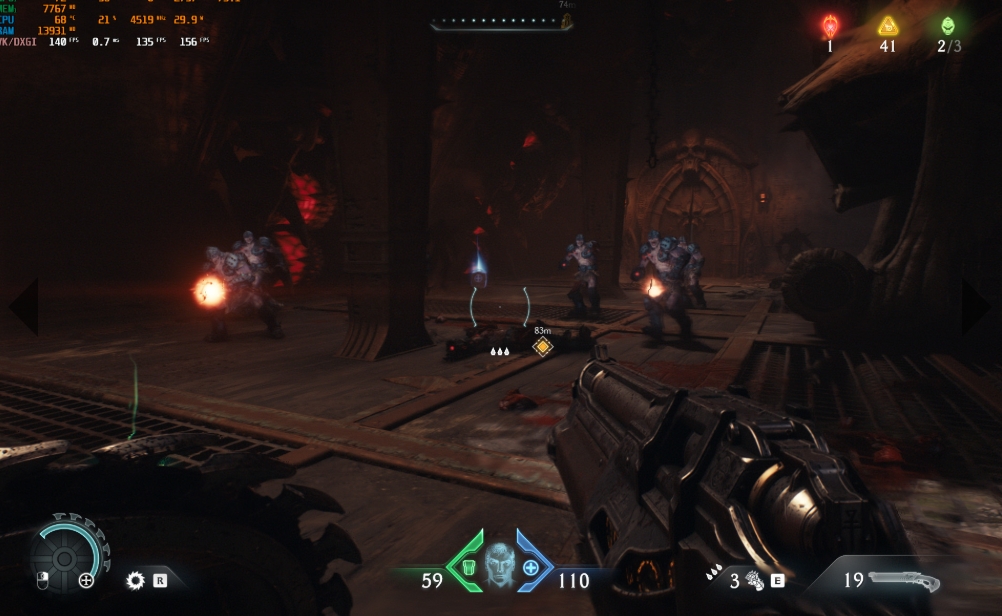Click the green armor icon
The width and height of the screenshot is (1002, 616).
(467, 569)
